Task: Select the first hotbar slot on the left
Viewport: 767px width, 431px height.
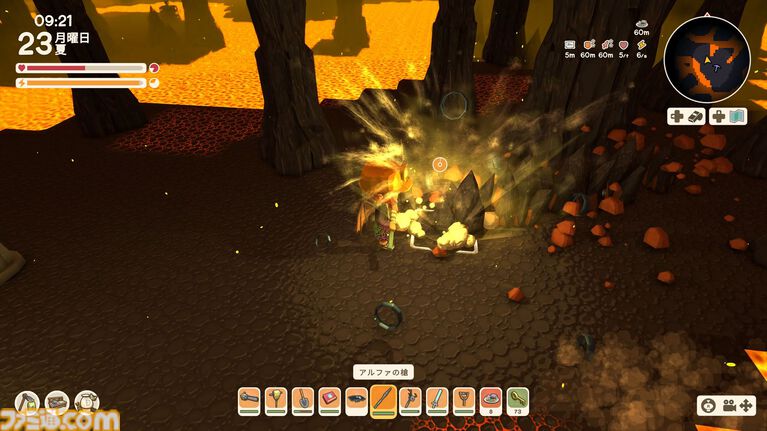Action: click(x=250, y=400)
